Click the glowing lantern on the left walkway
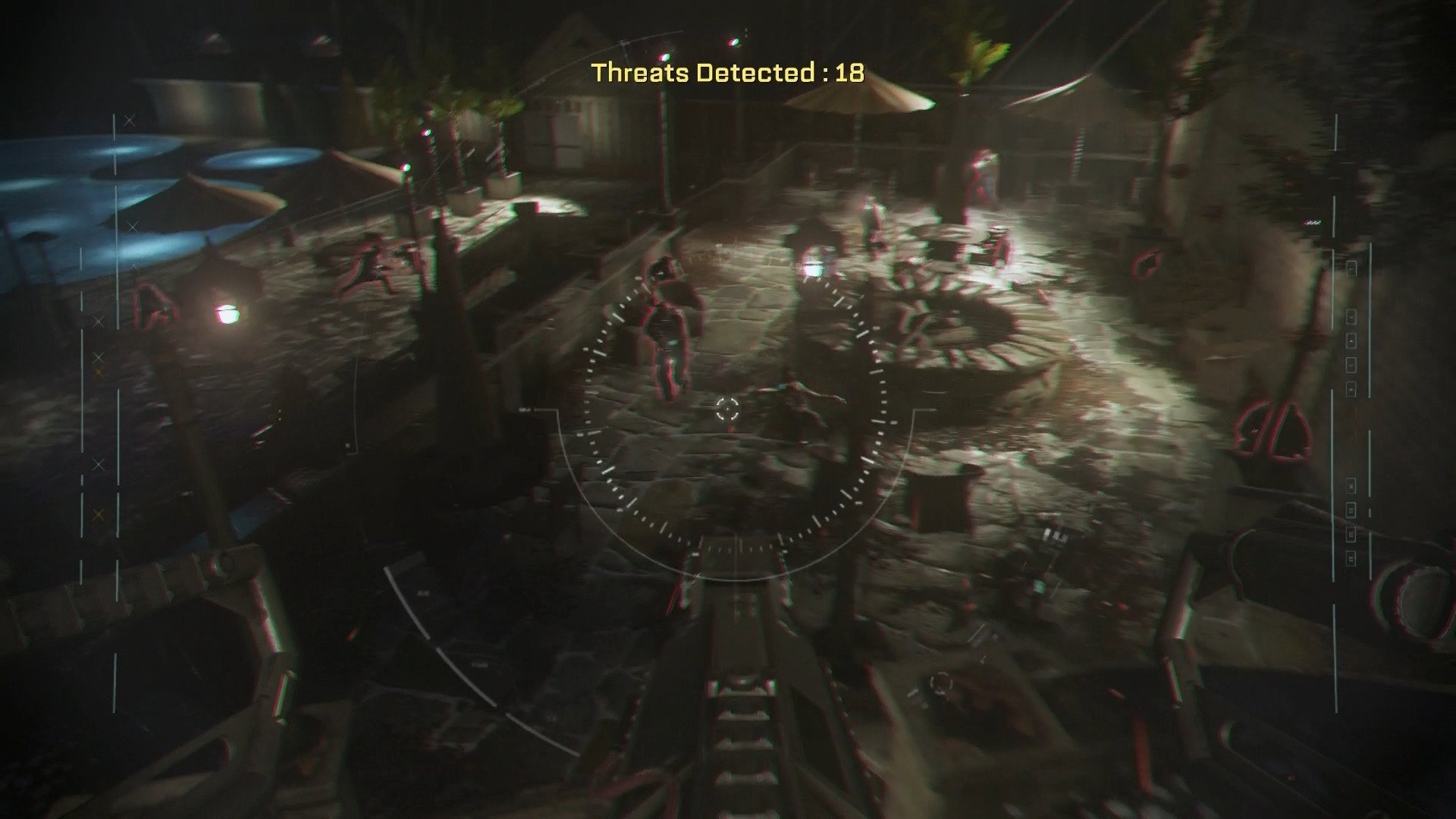The height and width of the screenshot is (819, 1456). [227, 312]
